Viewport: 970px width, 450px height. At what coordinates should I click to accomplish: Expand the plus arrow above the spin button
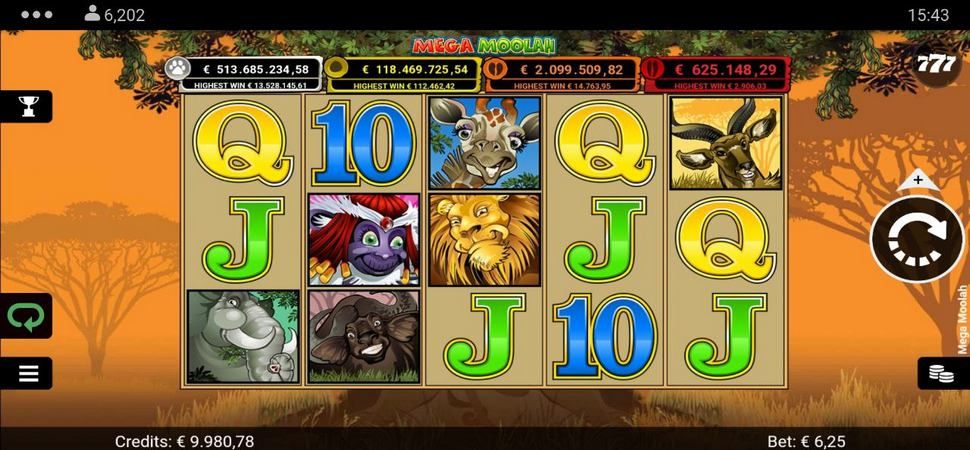(917, 181)
